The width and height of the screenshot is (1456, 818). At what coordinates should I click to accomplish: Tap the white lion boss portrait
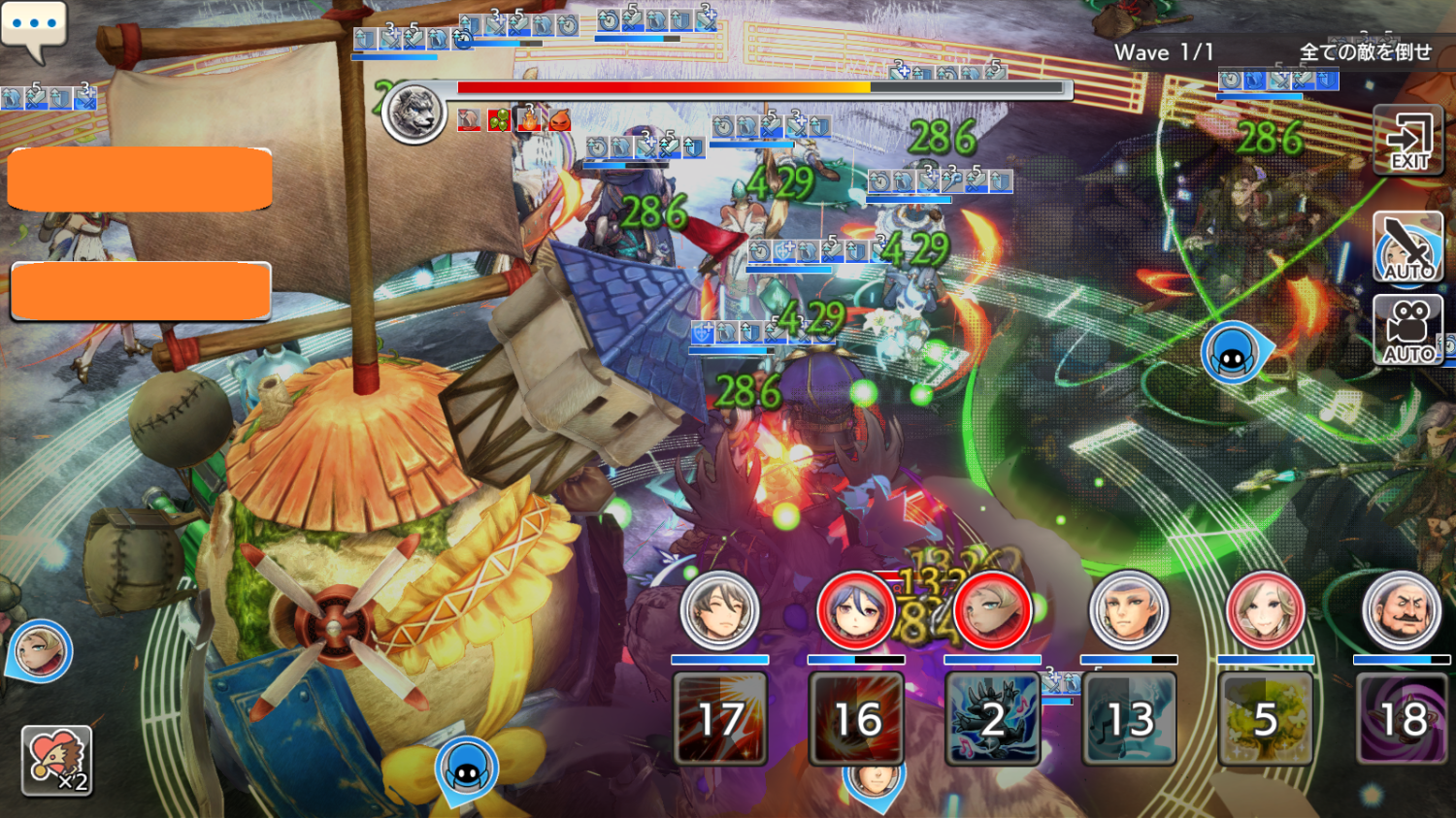tap(414, 113)
